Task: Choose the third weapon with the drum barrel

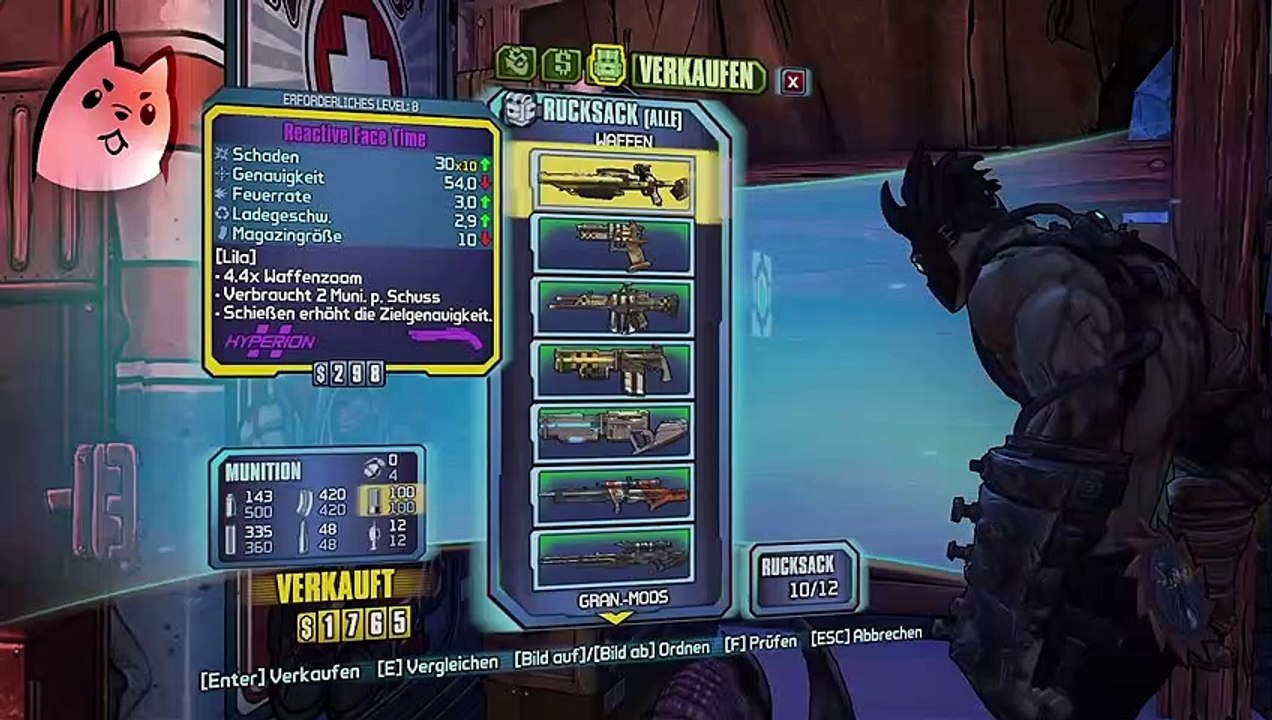Action: (x=613, y=307)
